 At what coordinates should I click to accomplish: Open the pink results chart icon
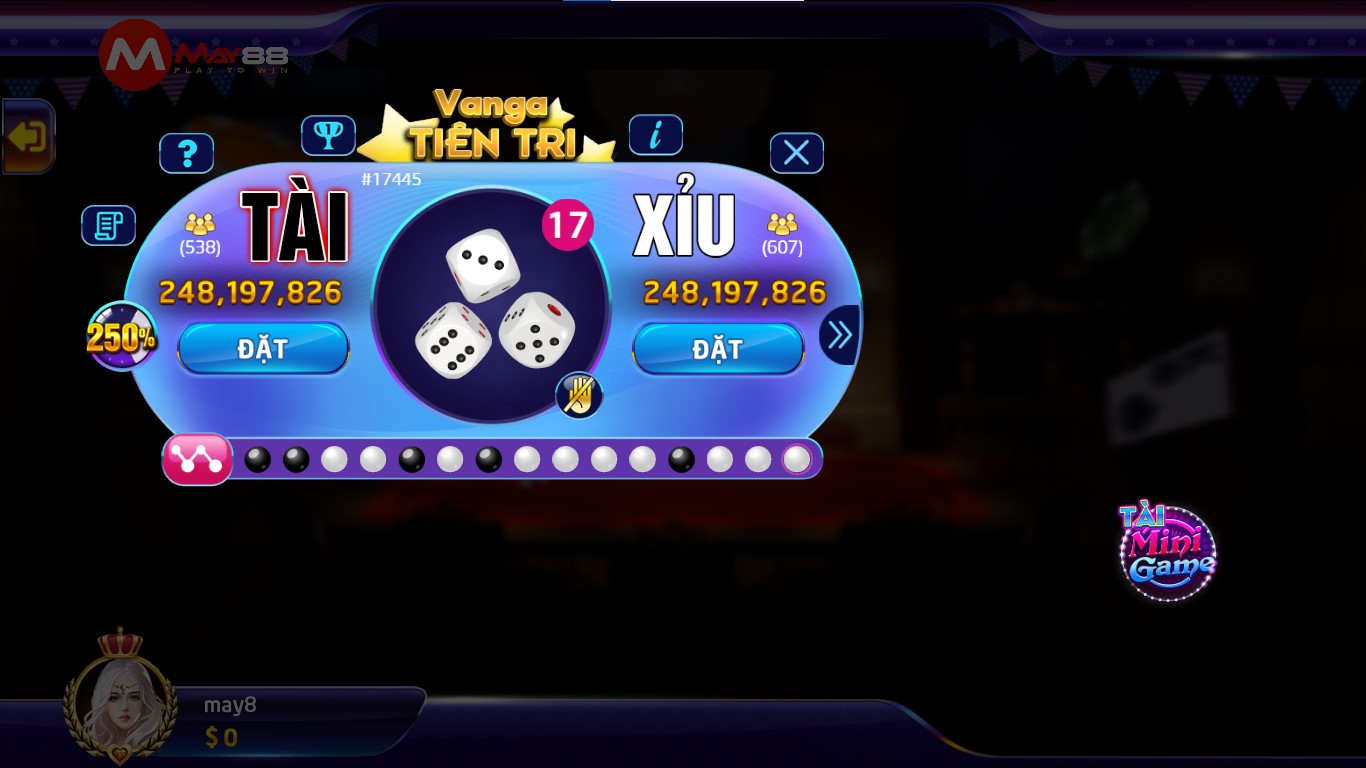pos(197,458)
